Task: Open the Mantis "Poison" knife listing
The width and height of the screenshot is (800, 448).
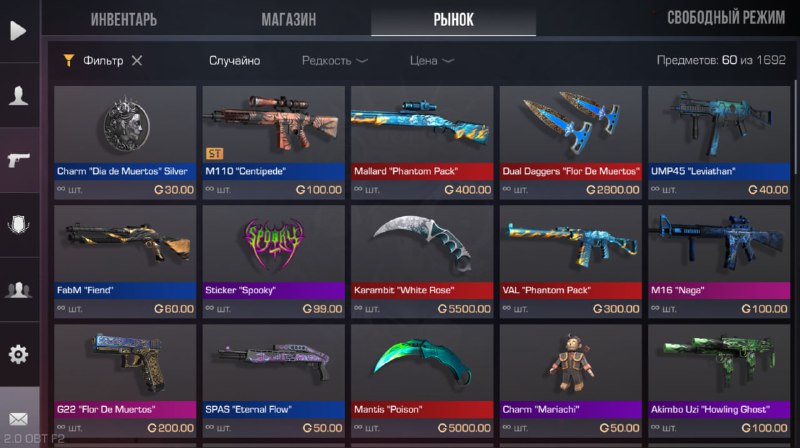Action: click(x=420, y=379)
